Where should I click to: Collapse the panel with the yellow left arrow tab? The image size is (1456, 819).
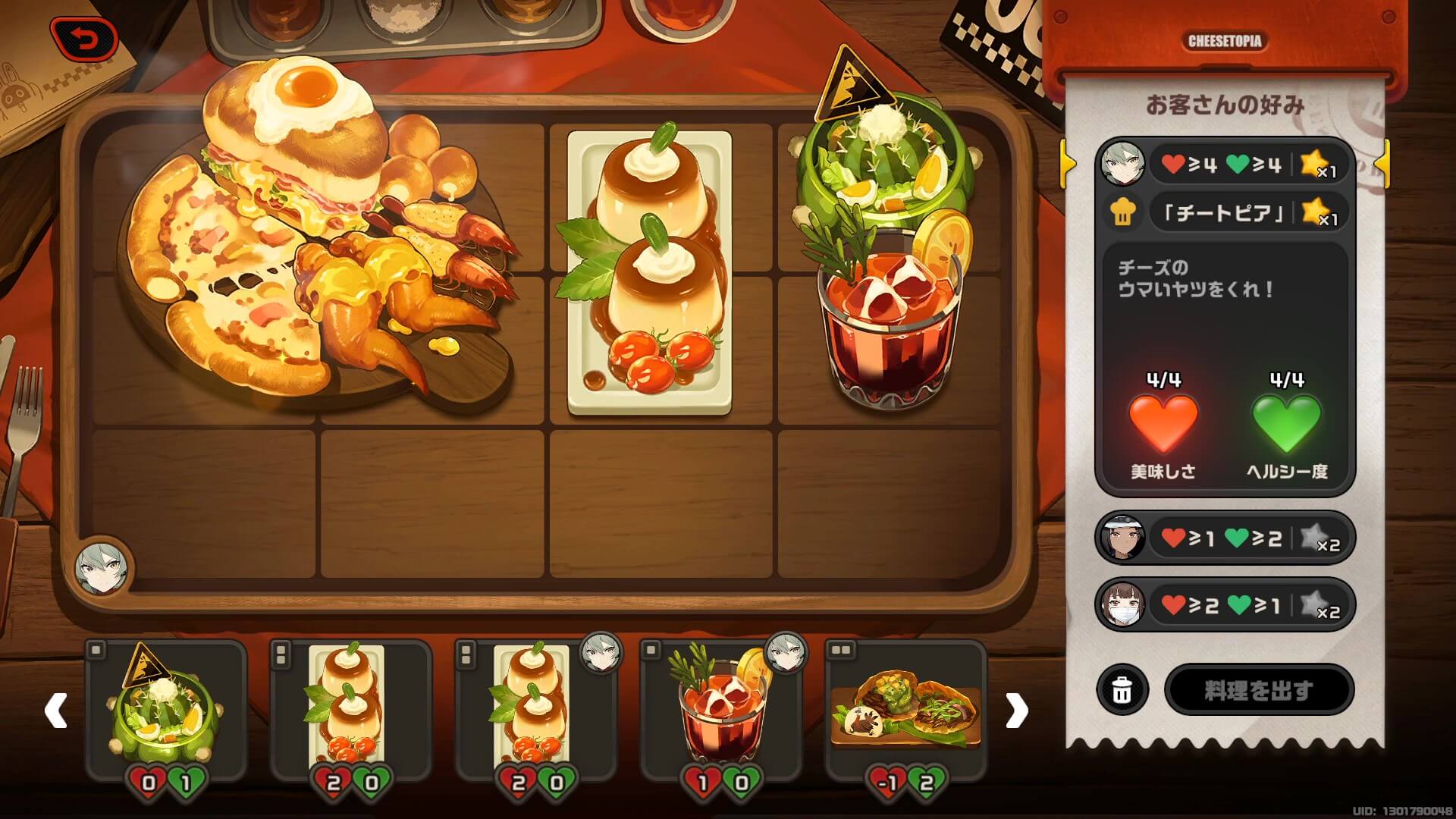[1067, 162]
